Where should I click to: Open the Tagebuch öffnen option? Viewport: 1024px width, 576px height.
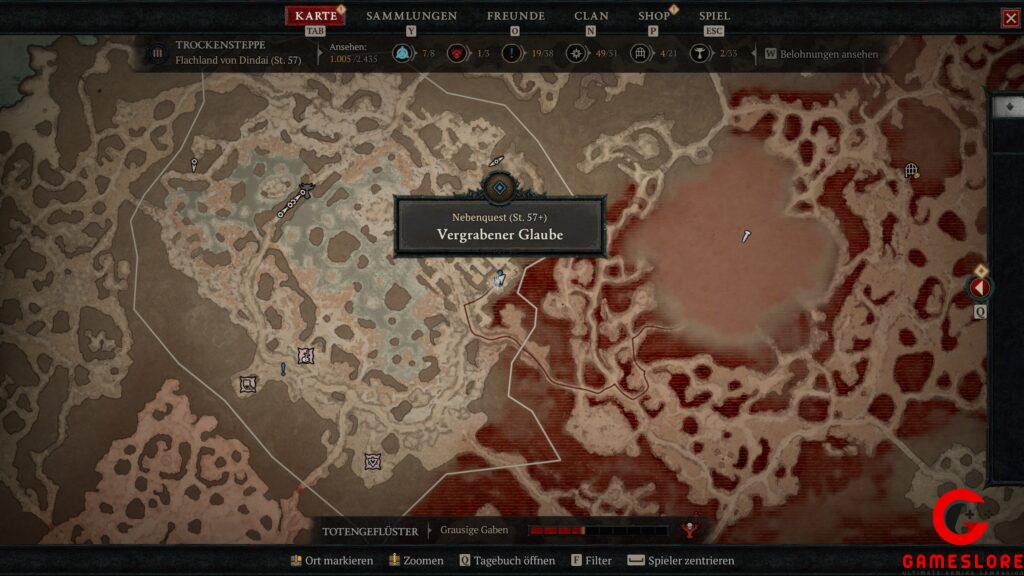click(507, 561)
